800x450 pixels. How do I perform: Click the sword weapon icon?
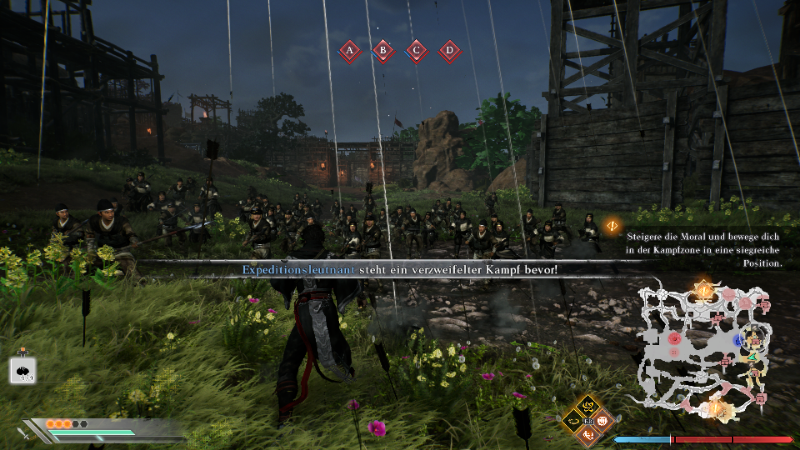24,432
